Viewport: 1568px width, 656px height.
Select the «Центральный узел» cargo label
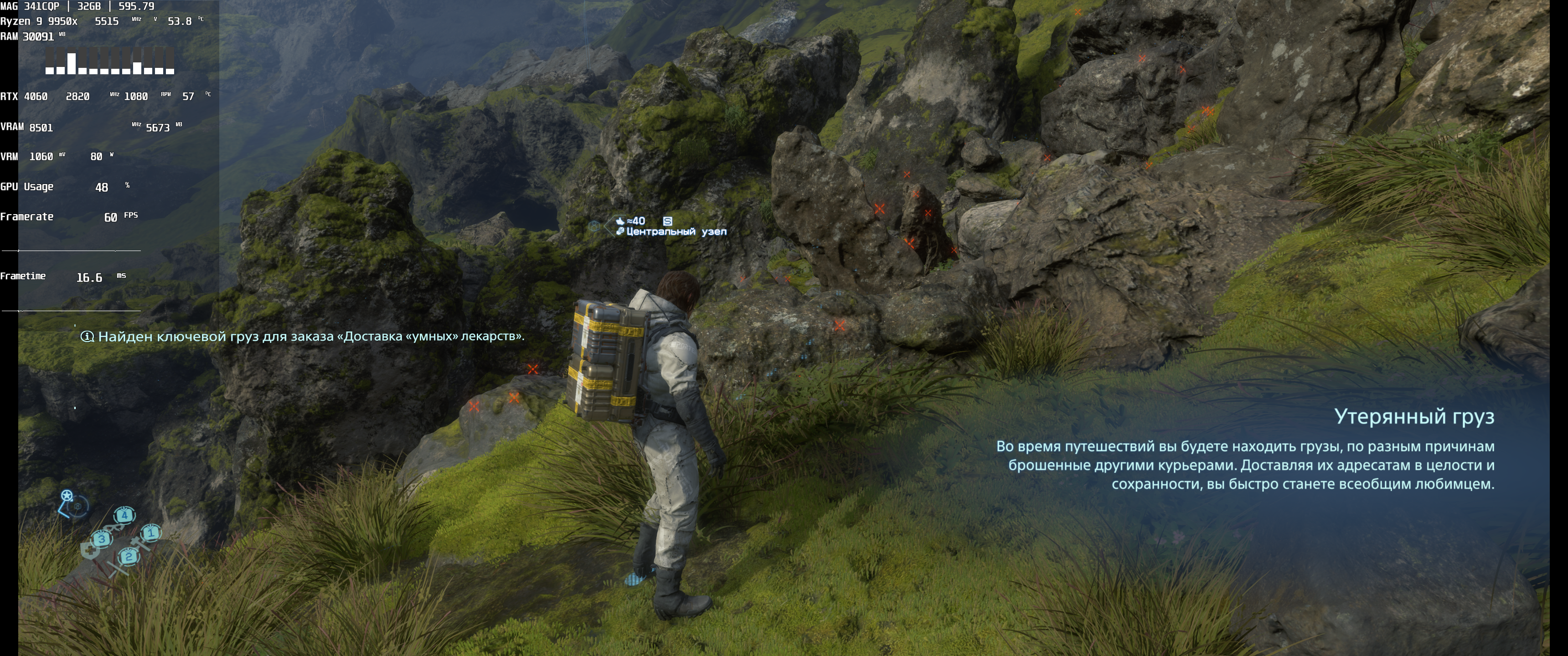click(x=676, y=232)
